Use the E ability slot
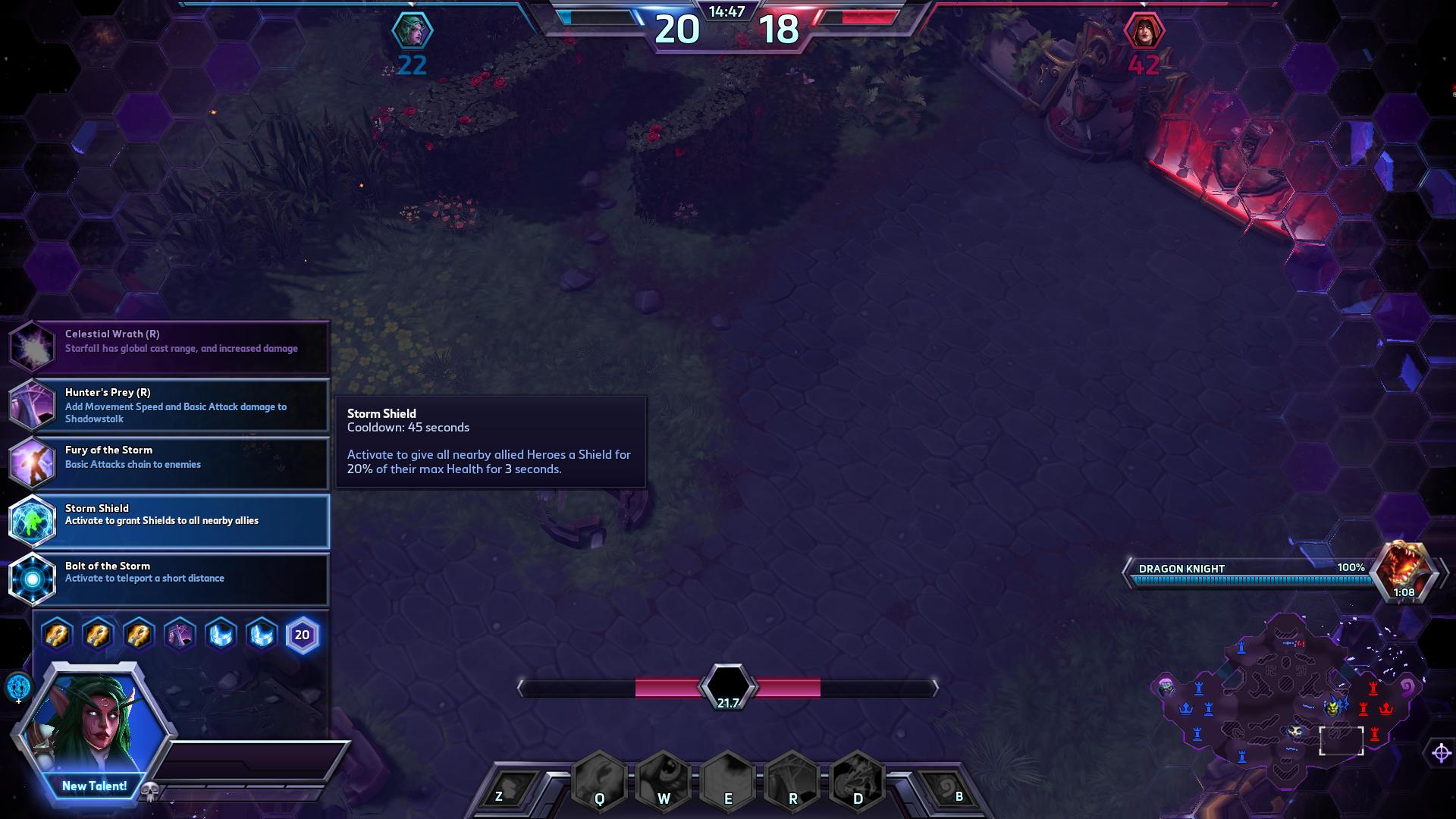This screenshot has width=1456, height=819. click(728, 781)
